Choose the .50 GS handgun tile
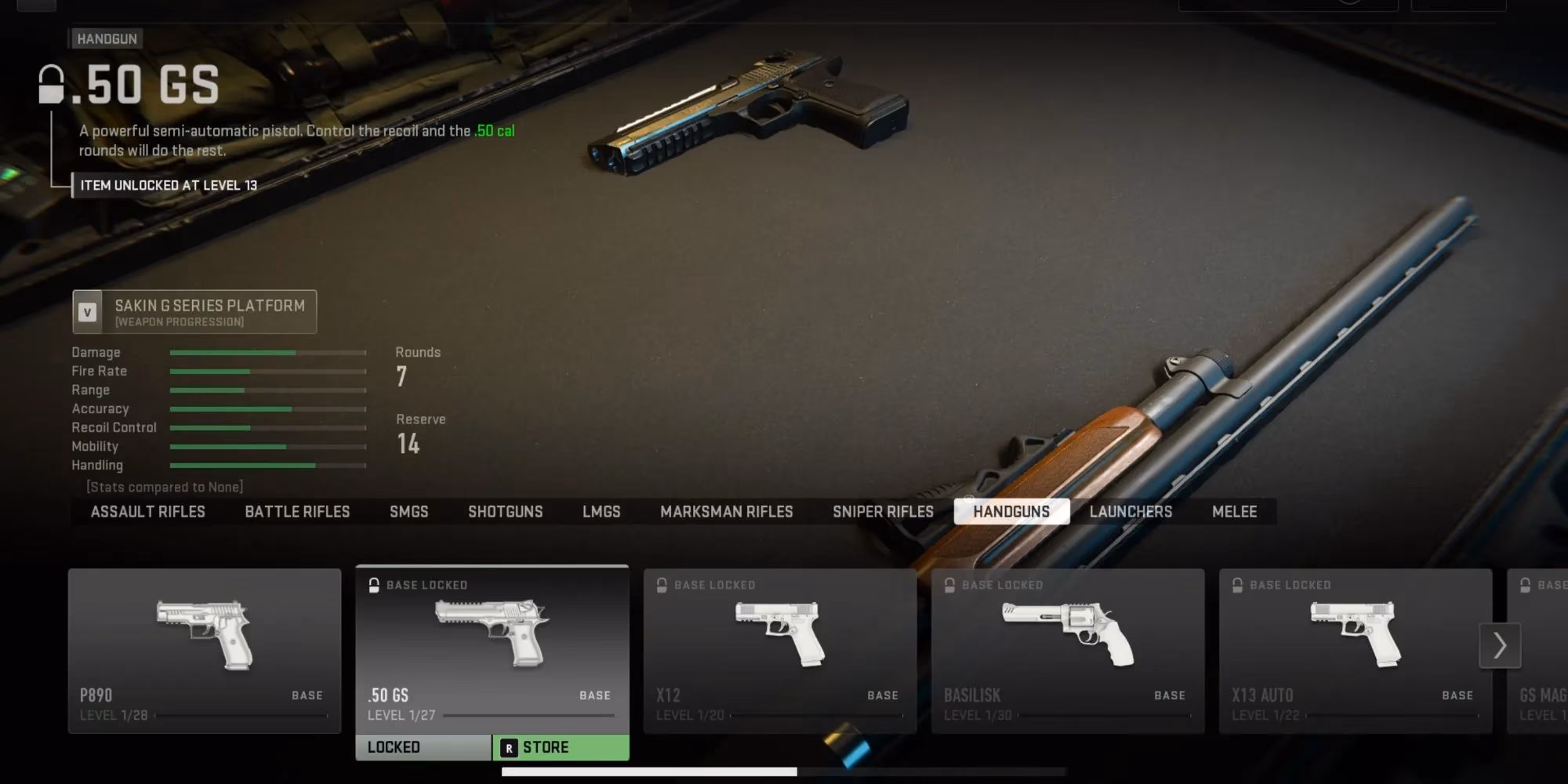Image resolution: width=1568 pixels, height=784 pixels. (x=492, y=649)
